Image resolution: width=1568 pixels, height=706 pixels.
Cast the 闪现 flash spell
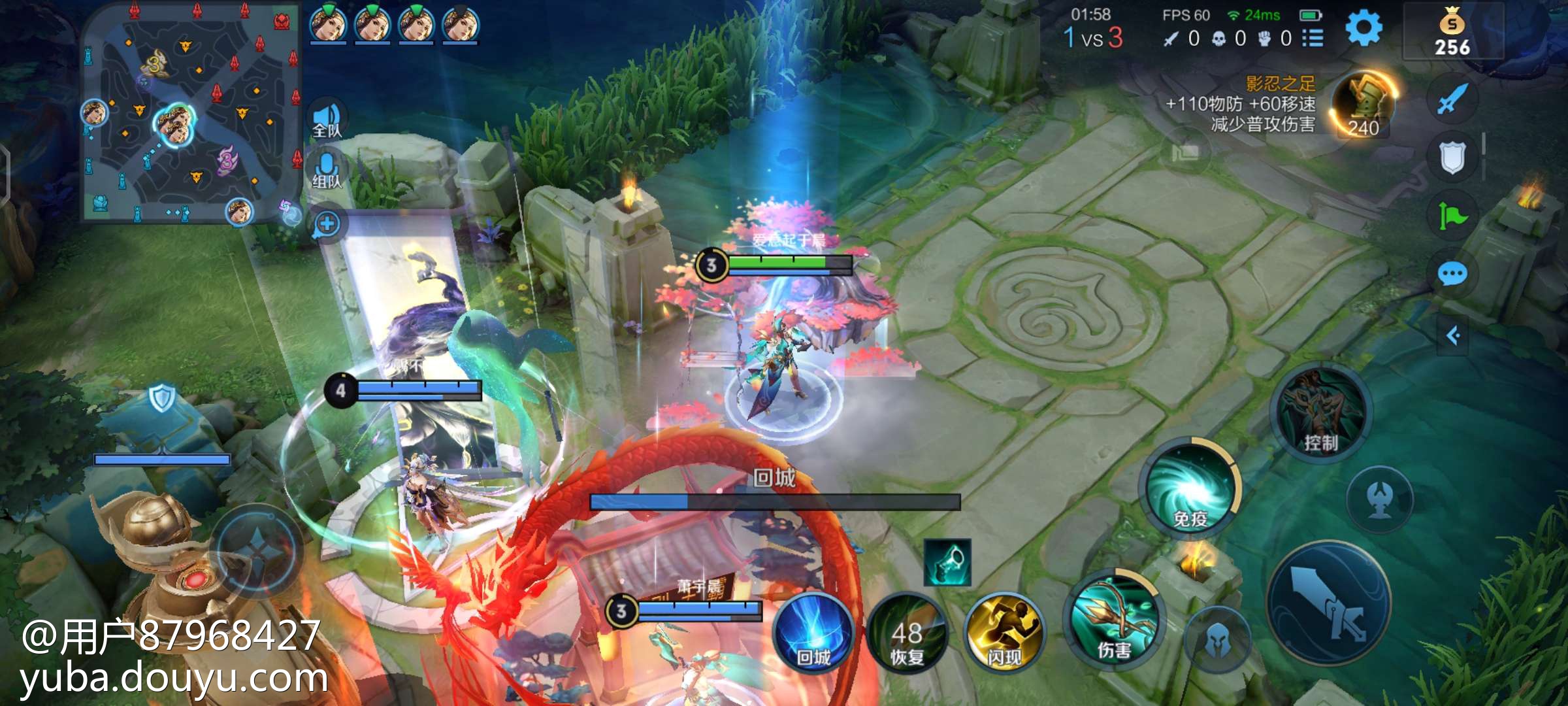pos(1004,634)
